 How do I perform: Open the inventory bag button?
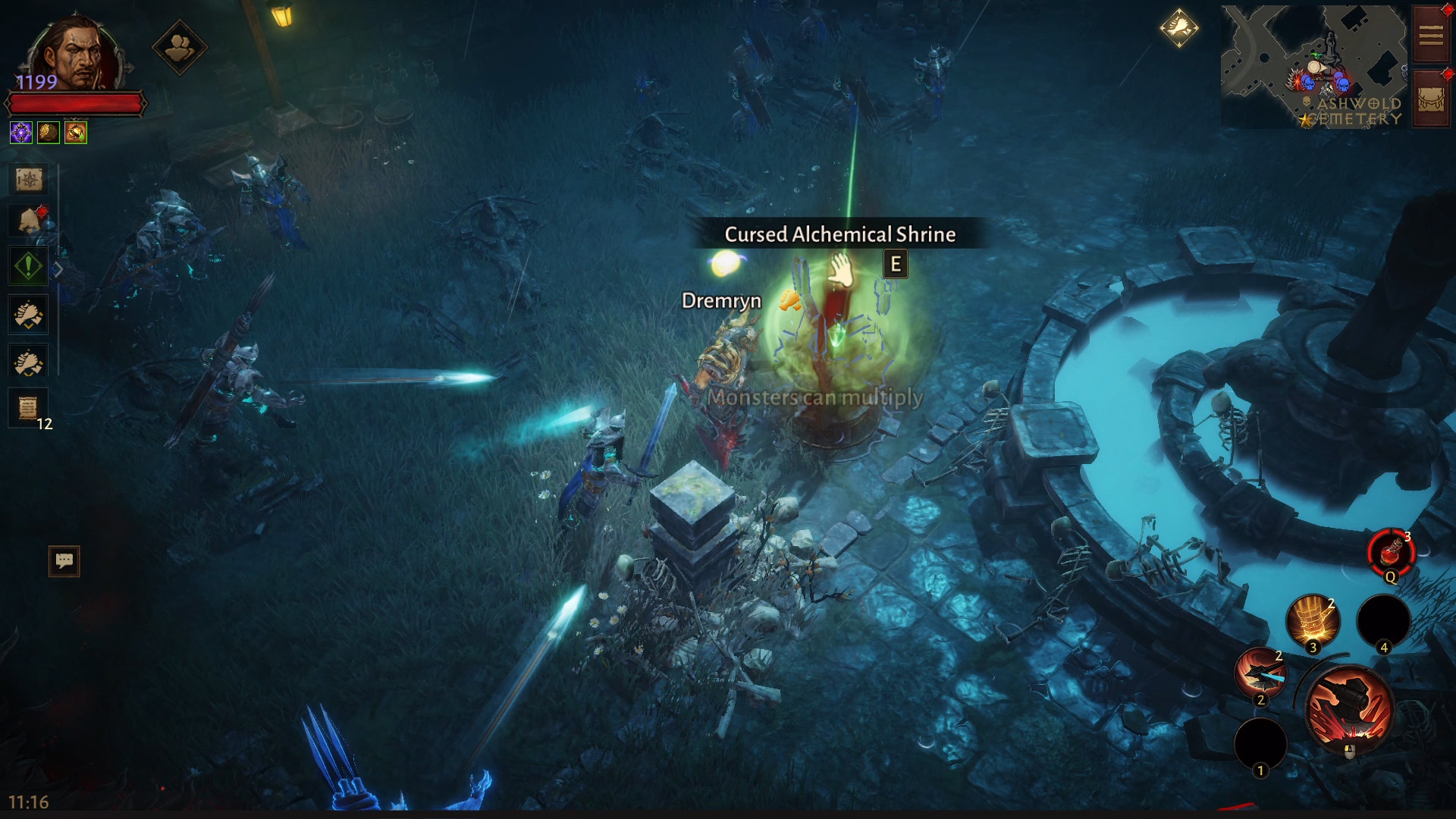(1431, 100)
